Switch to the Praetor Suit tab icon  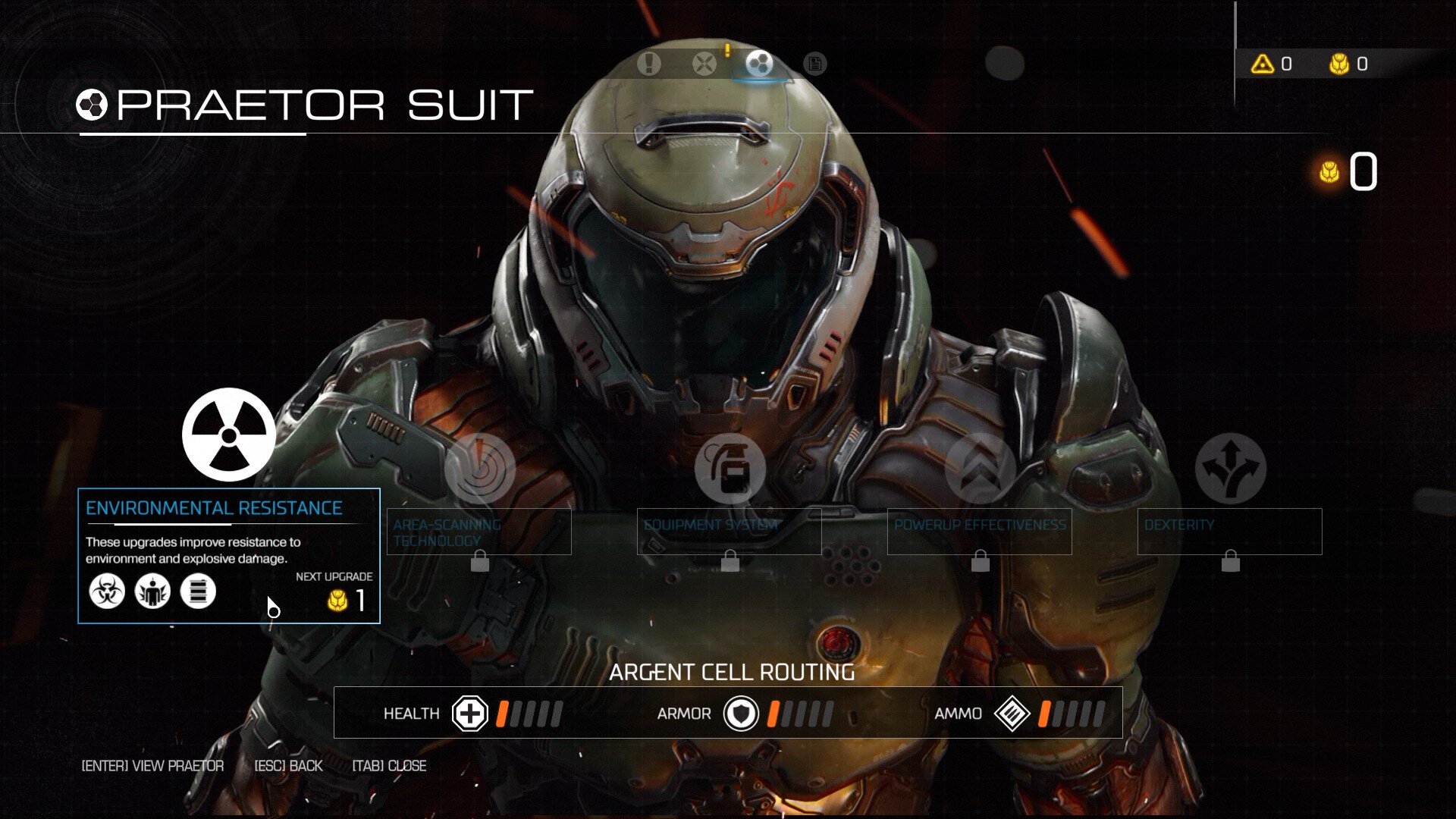pos(759,64)
